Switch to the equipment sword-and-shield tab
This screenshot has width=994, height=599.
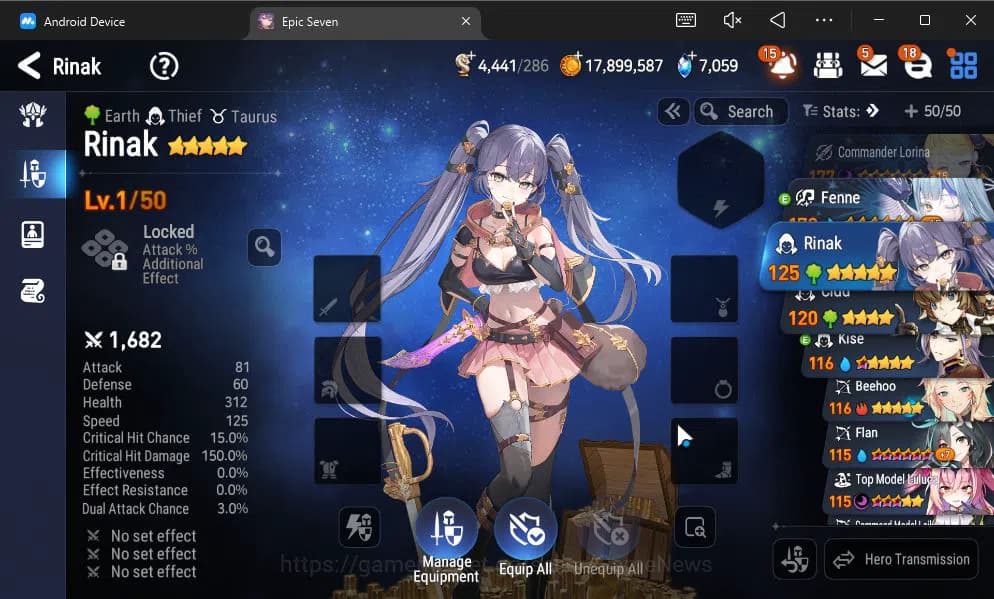32,175
